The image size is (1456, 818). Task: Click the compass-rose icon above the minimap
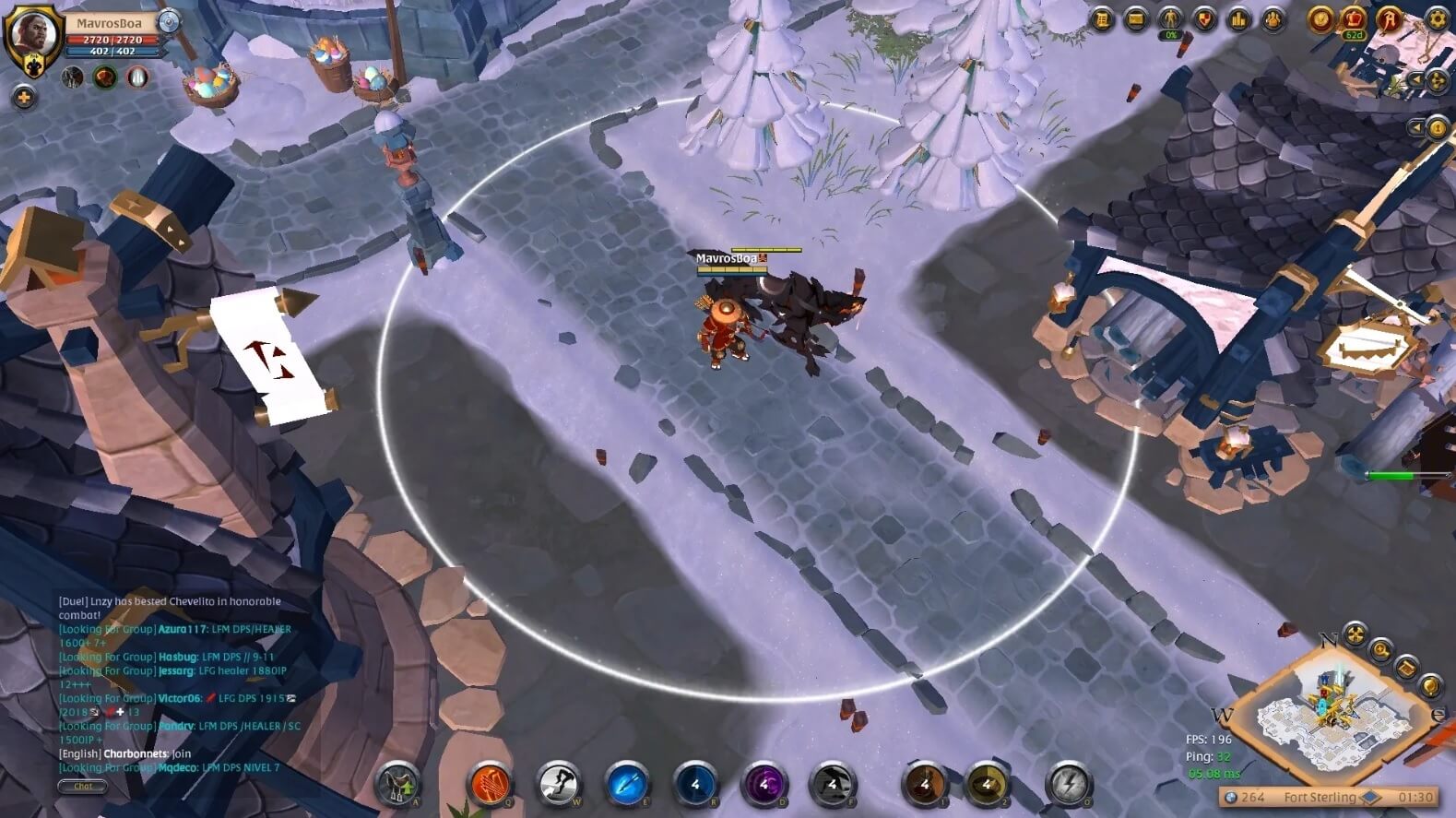coord(1355,634)
